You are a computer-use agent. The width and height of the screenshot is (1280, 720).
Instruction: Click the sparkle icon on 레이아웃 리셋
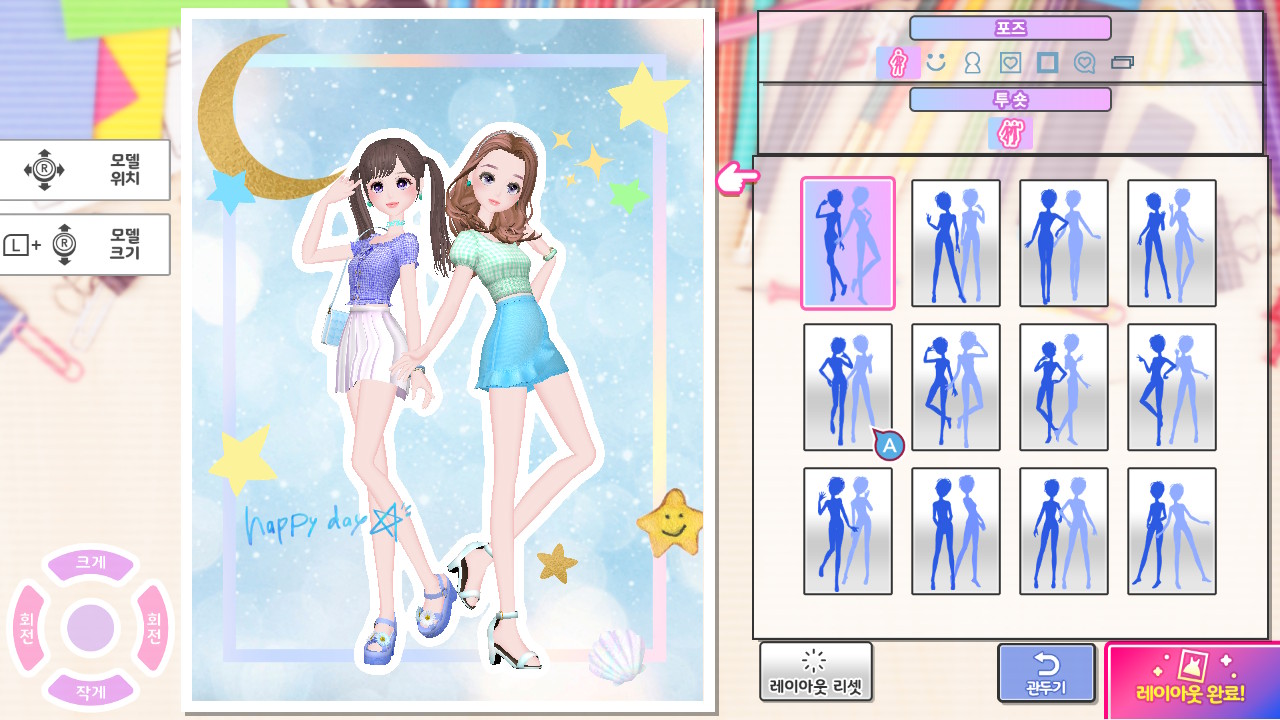click(x=816, y=662)
